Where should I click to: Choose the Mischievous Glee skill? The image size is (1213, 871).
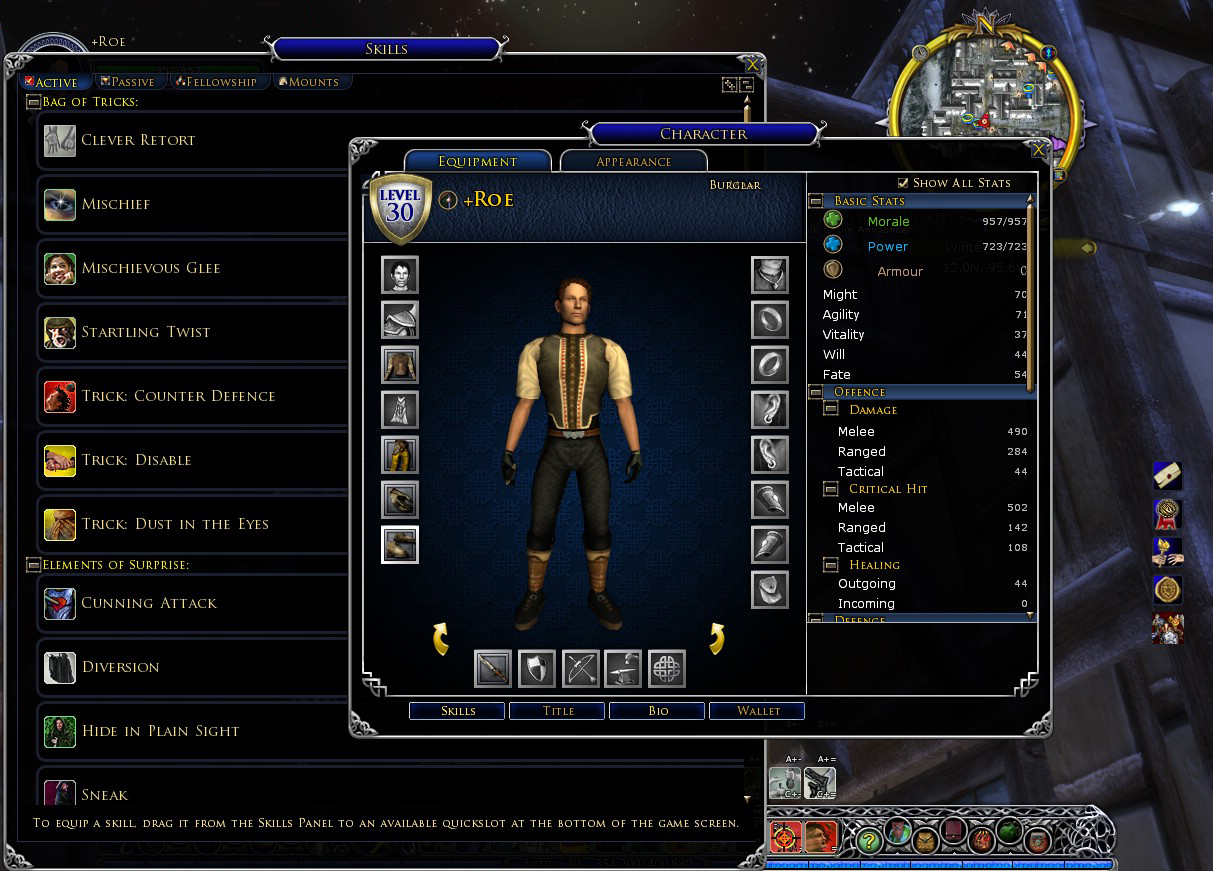pos(150,269)
